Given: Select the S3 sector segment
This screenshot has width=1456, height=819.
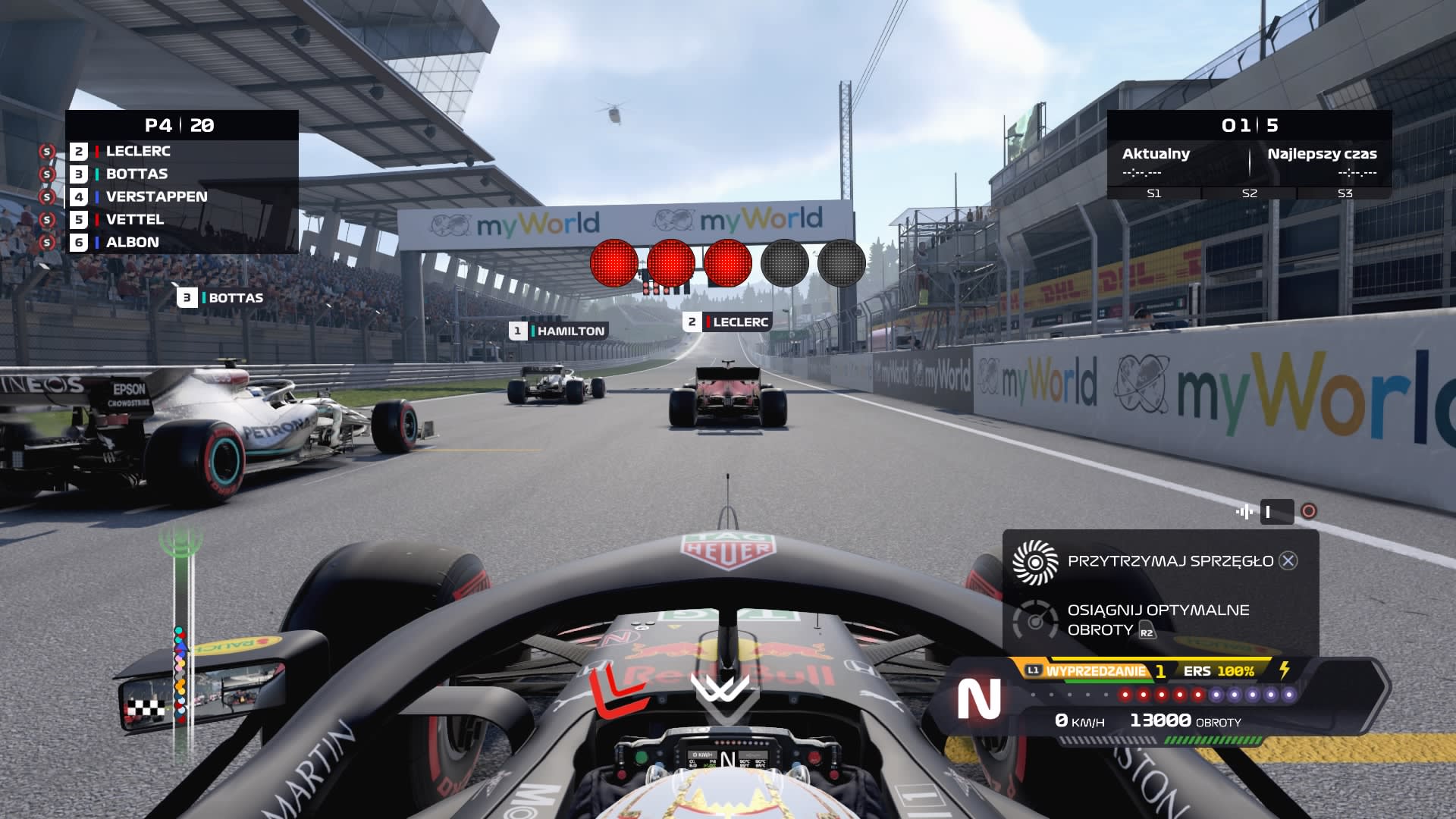Looking at the screenshot, I should pyautogui.click(x=1345, y=193).
